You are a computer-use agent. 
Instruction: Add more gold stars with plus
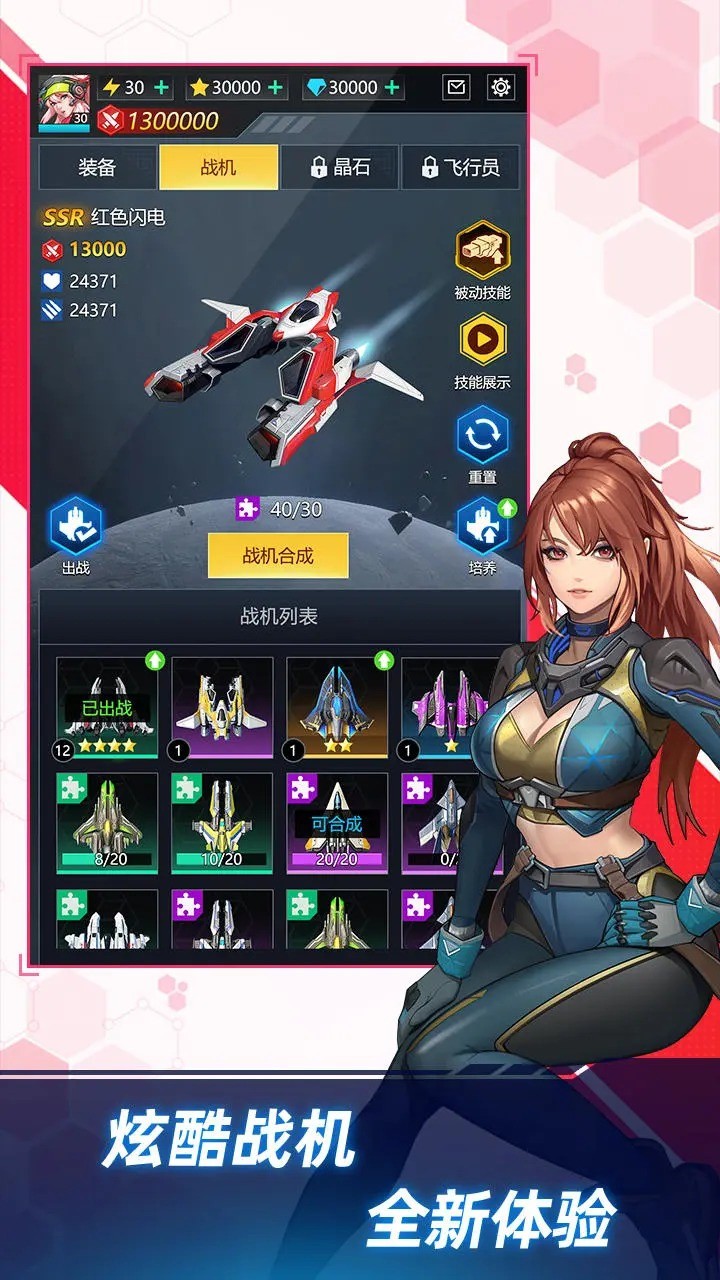(x=276, y=87)
